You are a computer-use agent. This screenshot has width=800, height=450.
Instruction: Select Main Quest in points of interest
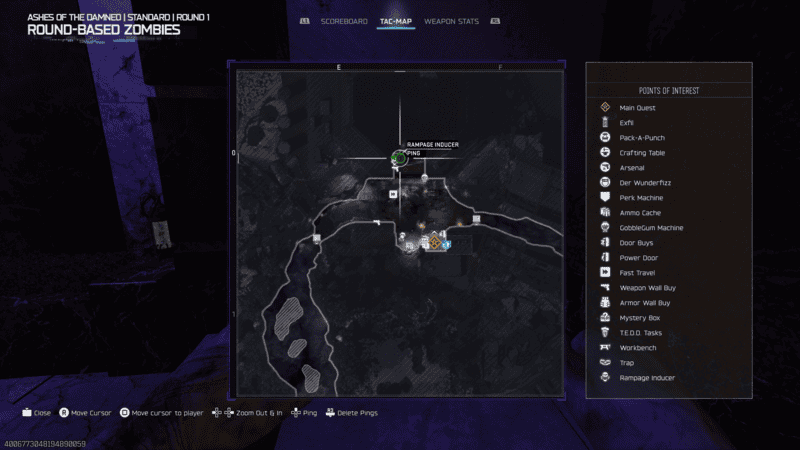636,107
